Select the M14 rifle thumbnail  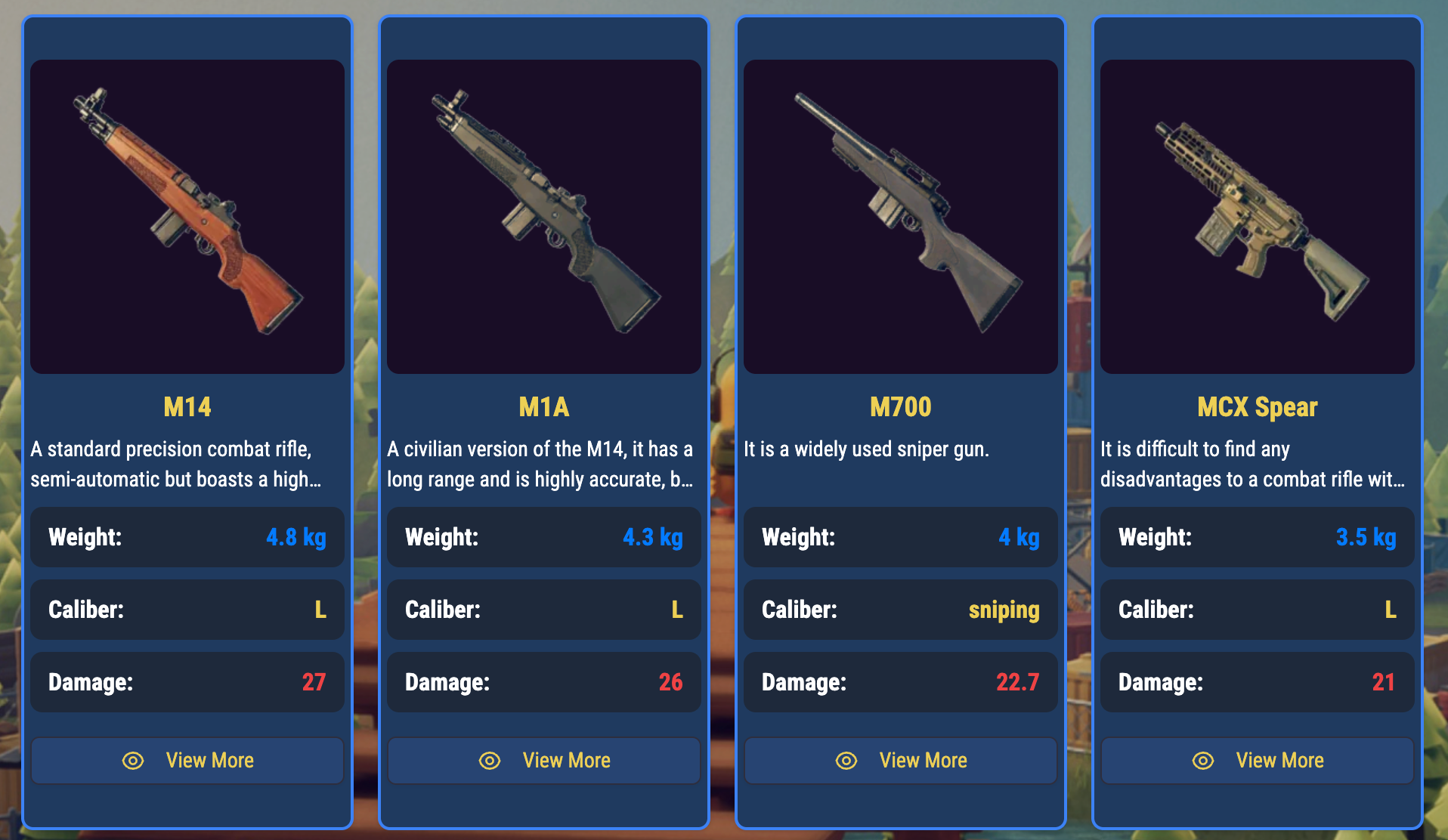[187, 217]
